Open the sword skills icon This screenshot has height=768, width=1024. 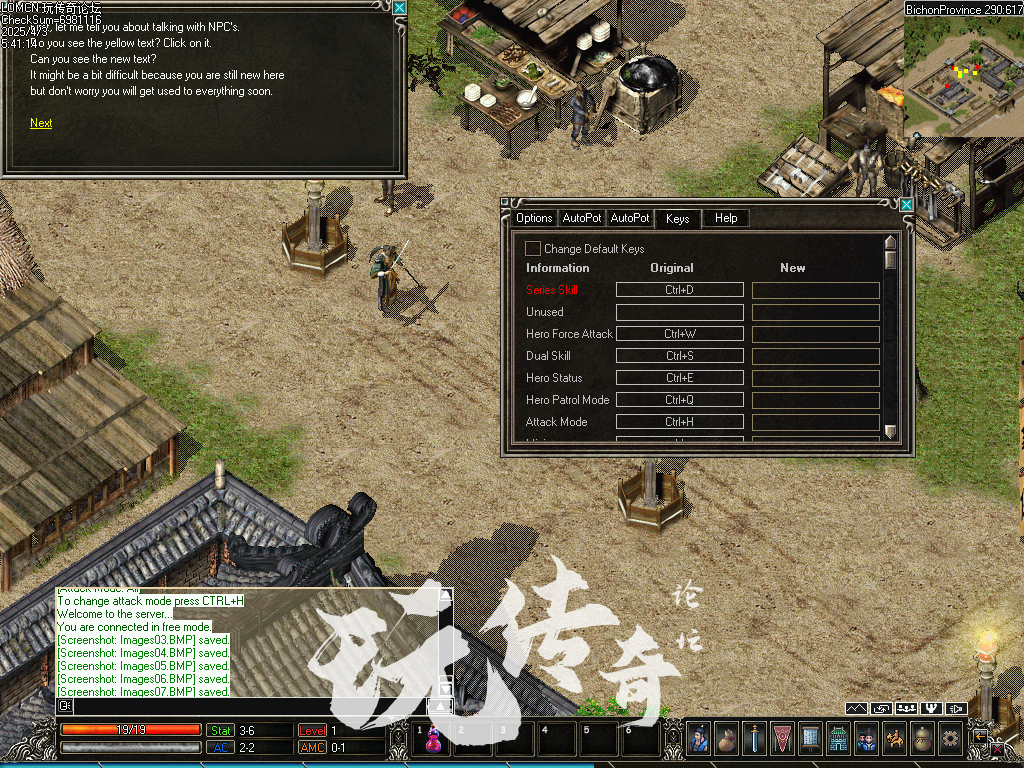[754, 738]
